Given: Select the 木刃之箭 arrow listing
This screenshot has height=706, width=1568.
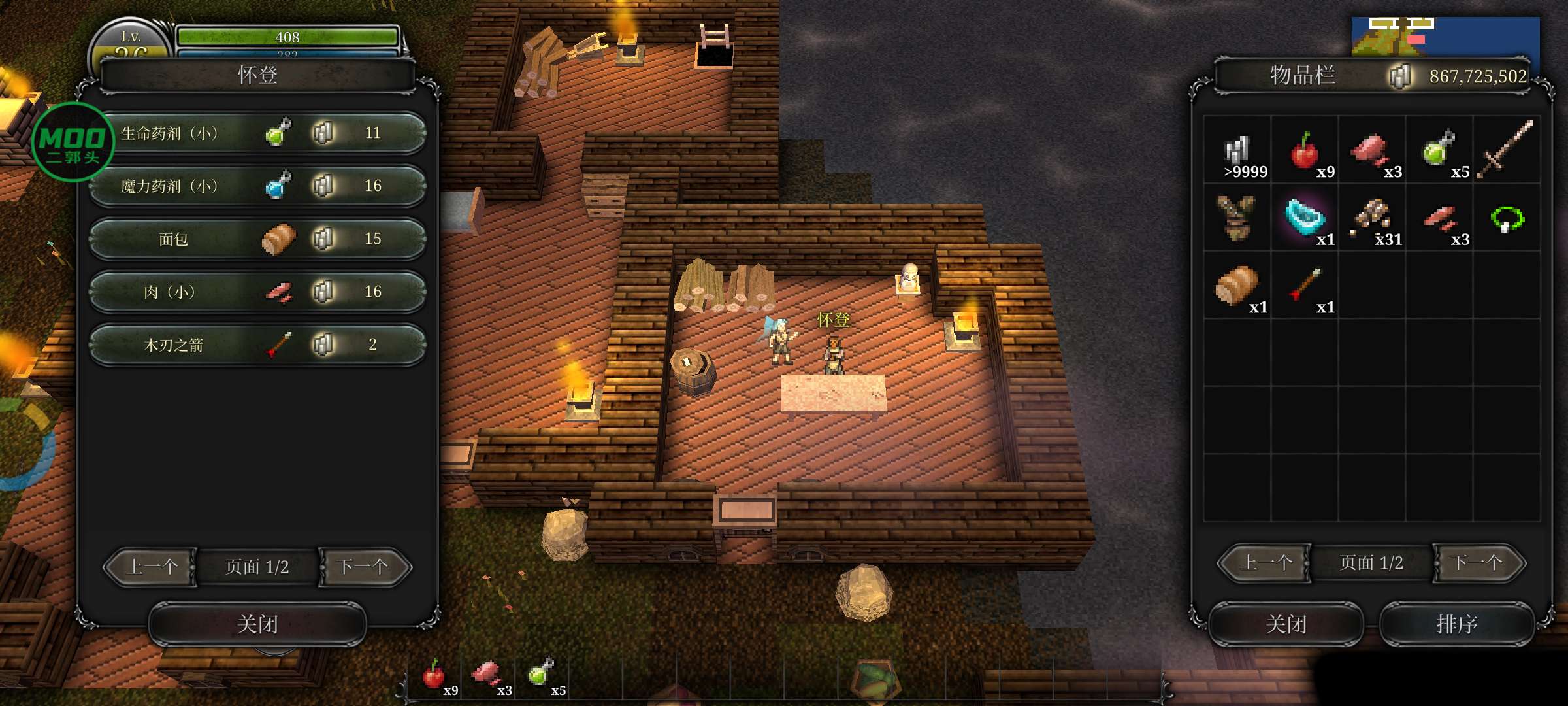Looking at the screenshot, I should (x=258, y=345).
